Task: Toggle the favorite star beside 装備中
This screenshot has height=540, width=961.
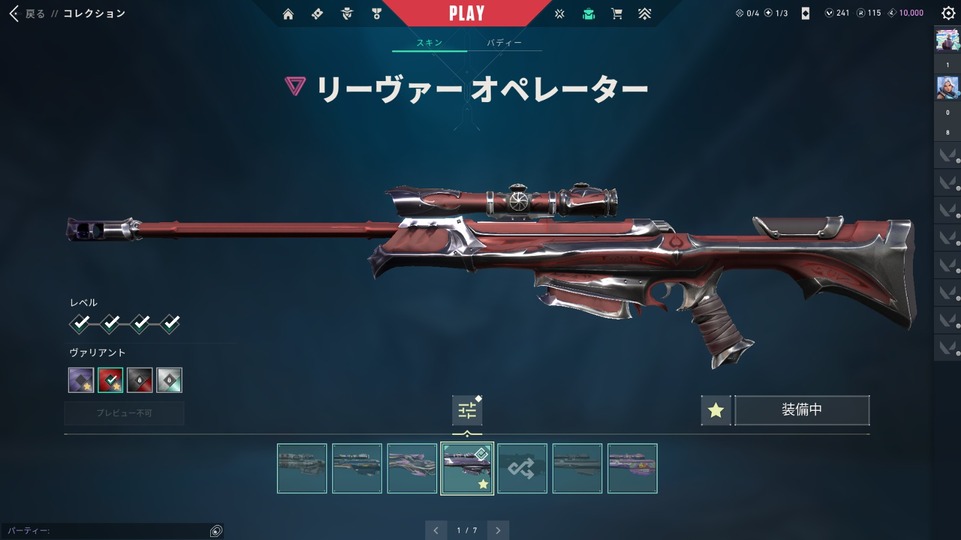Action: 715,411
